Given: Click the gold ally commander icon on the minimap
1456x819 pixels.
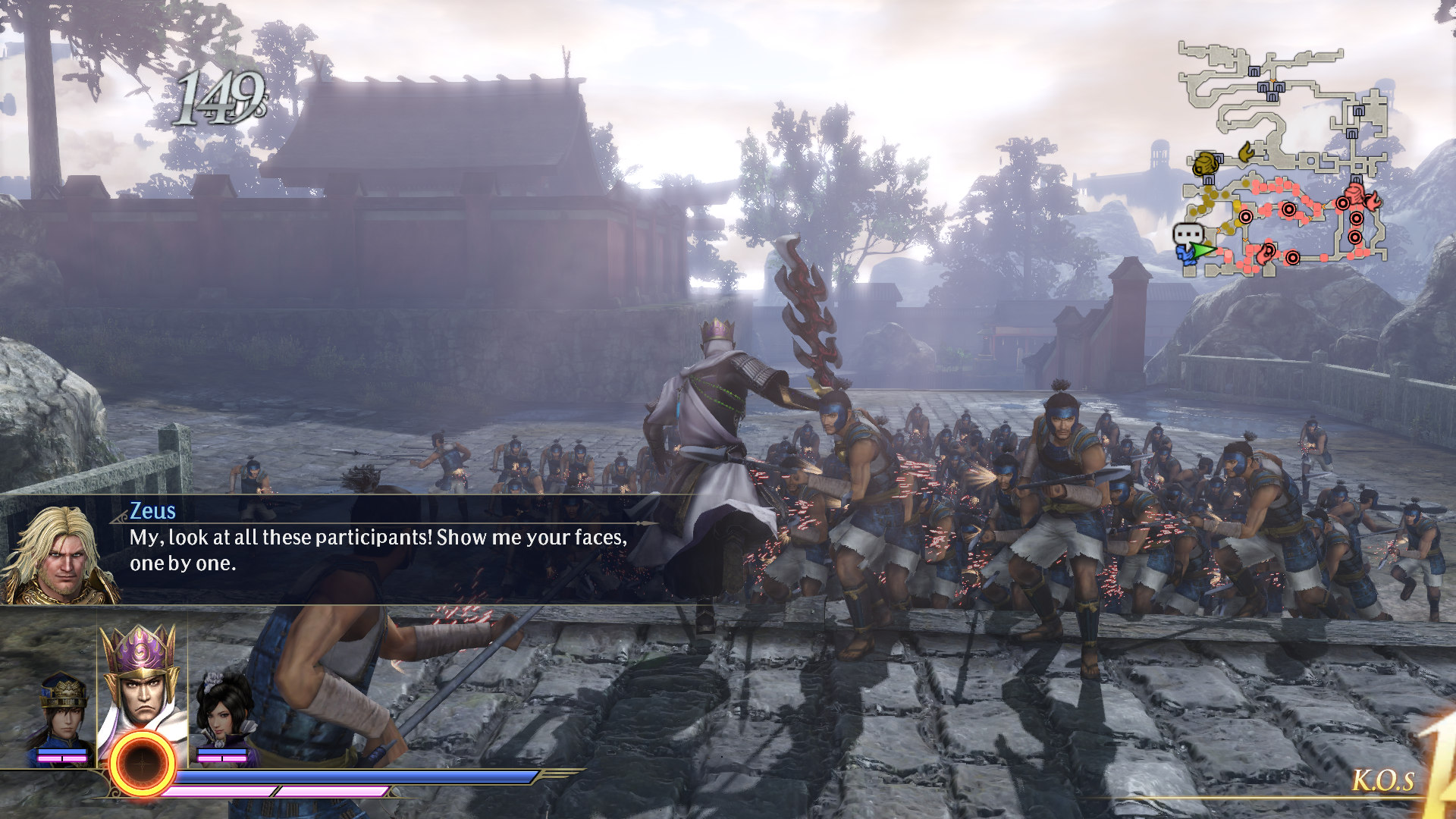Looking at the screenshot, I should pyautogui.click(x=1206, y=163).
